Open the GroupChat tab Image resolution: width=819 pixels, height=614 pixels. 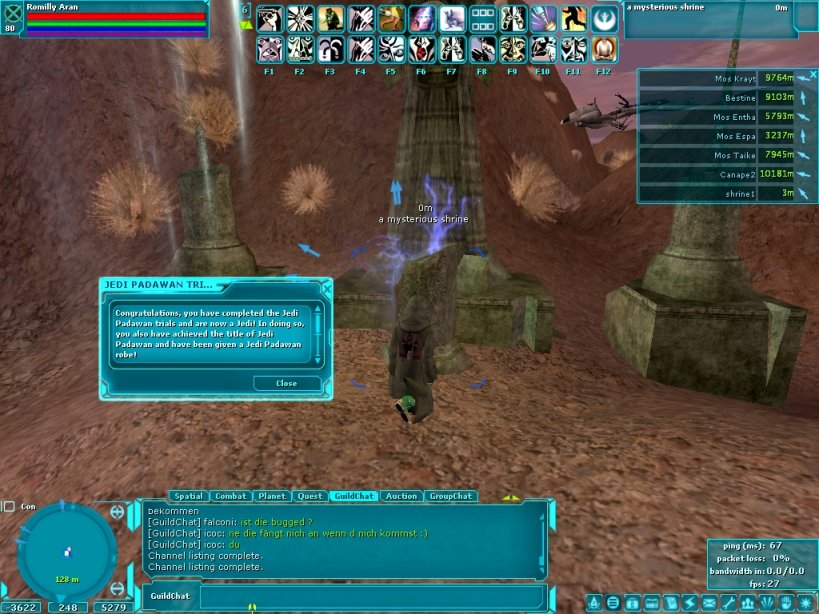[x=450, y=496]
